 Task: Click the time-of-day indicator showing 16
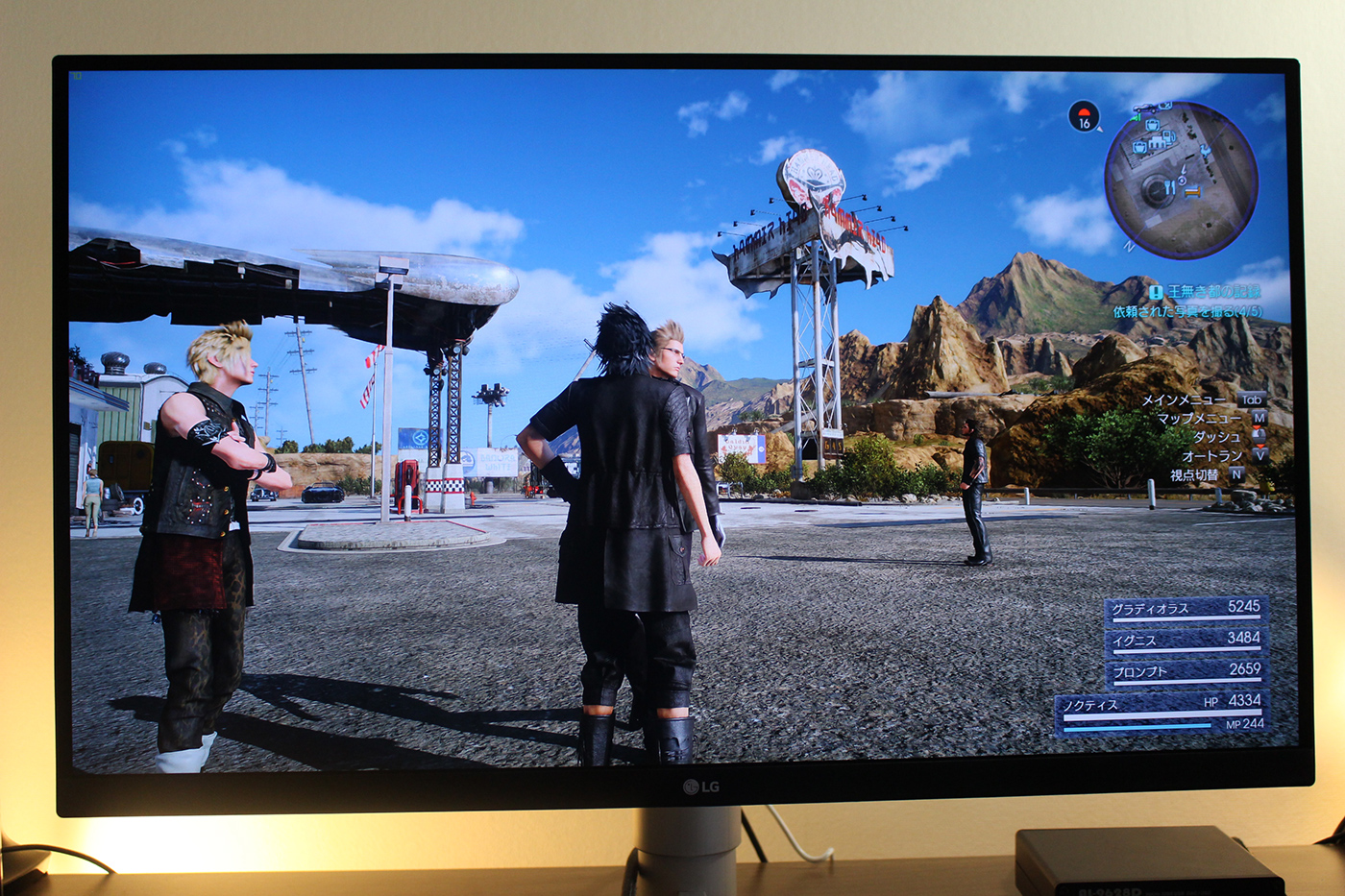pos(1084,117)
